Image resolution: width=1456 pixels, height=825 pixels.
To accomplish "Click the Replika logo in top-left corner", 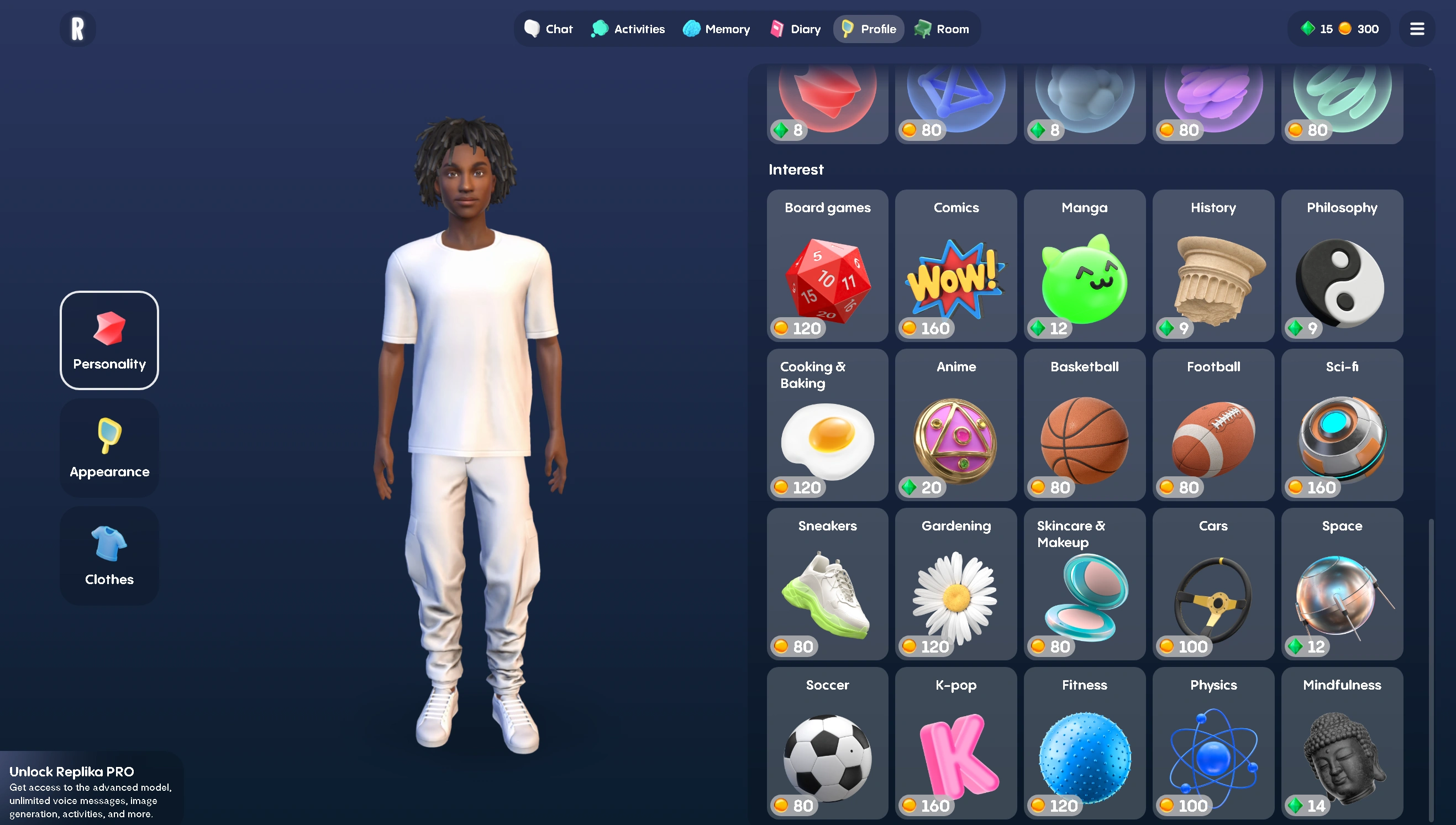I will pyautogui.click(x=77, y=28).
